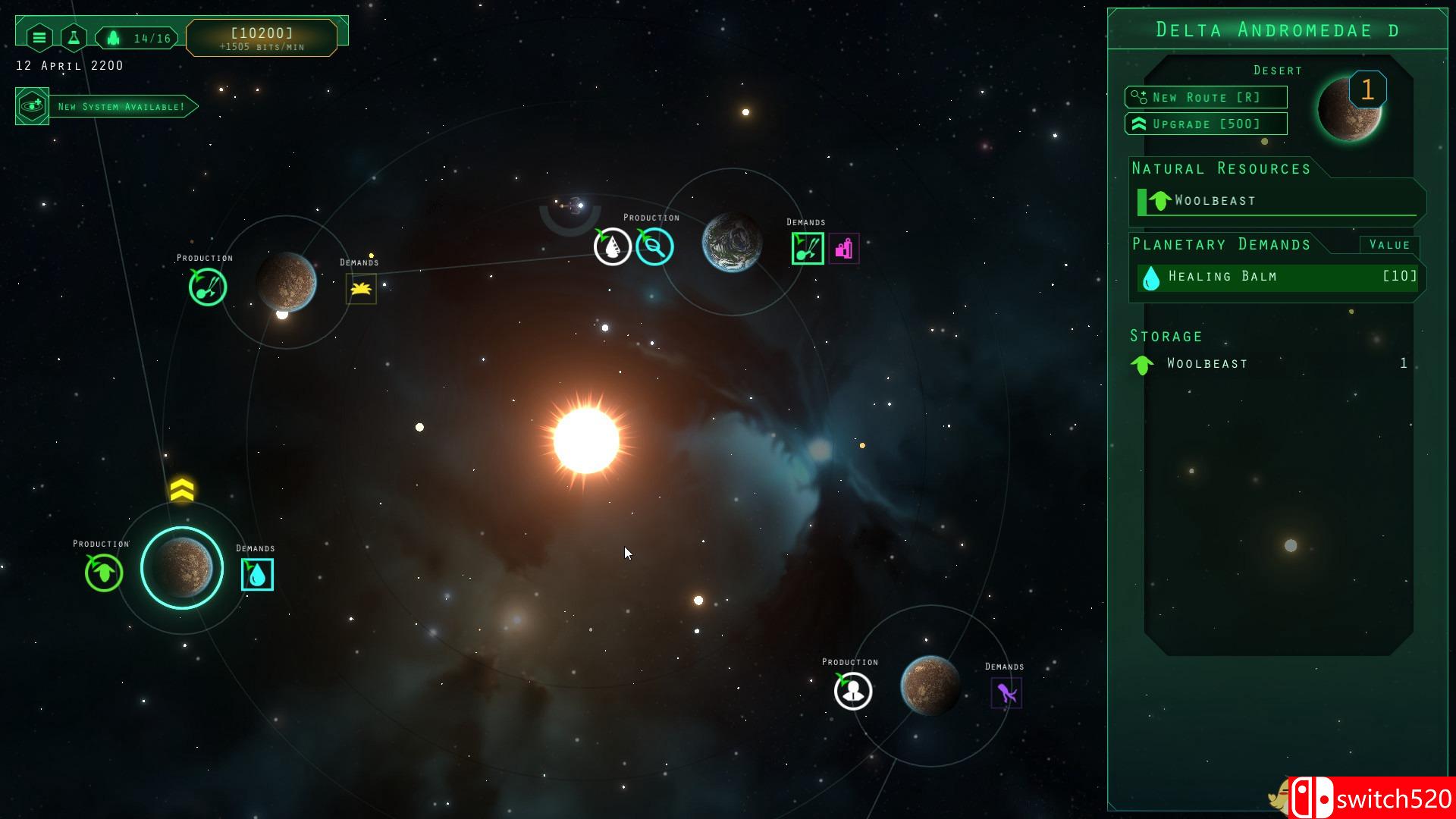Select the Woolbeast natural resource row
Image resolution: width=1456 pixels, height=819 pixels.
(1278, 201)
